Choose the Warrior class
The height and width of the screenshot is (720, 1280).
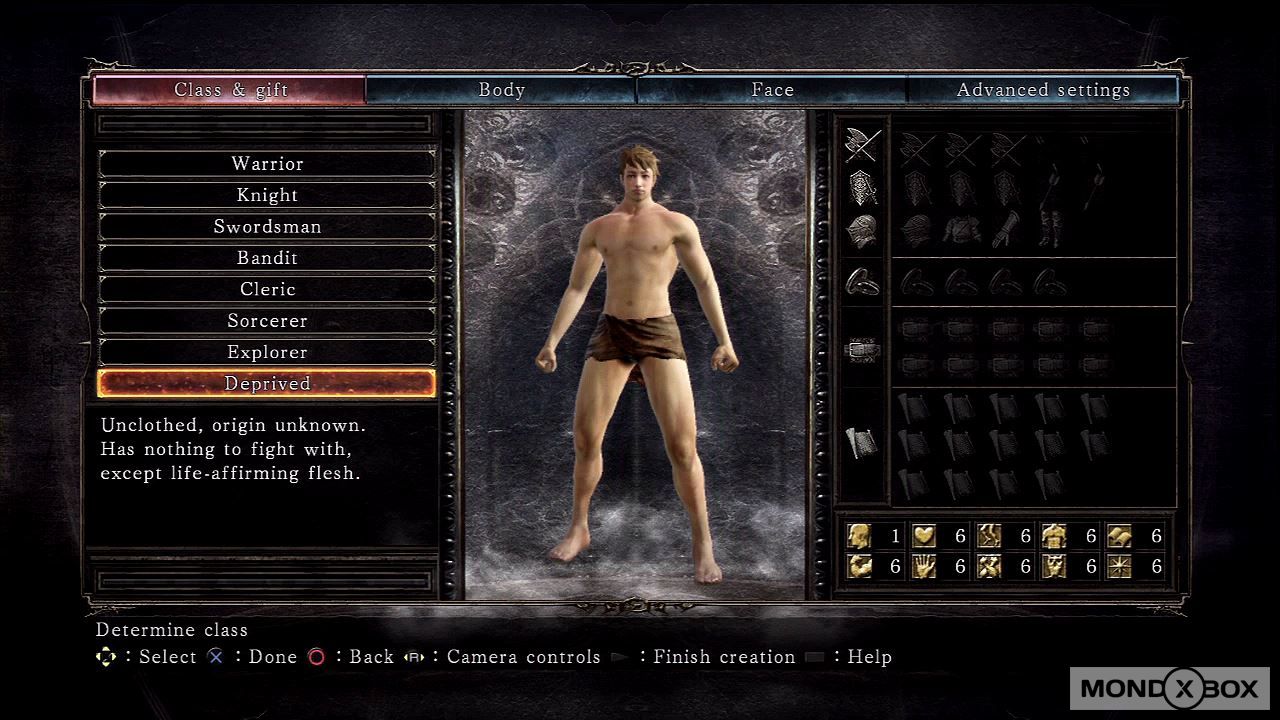267,164
